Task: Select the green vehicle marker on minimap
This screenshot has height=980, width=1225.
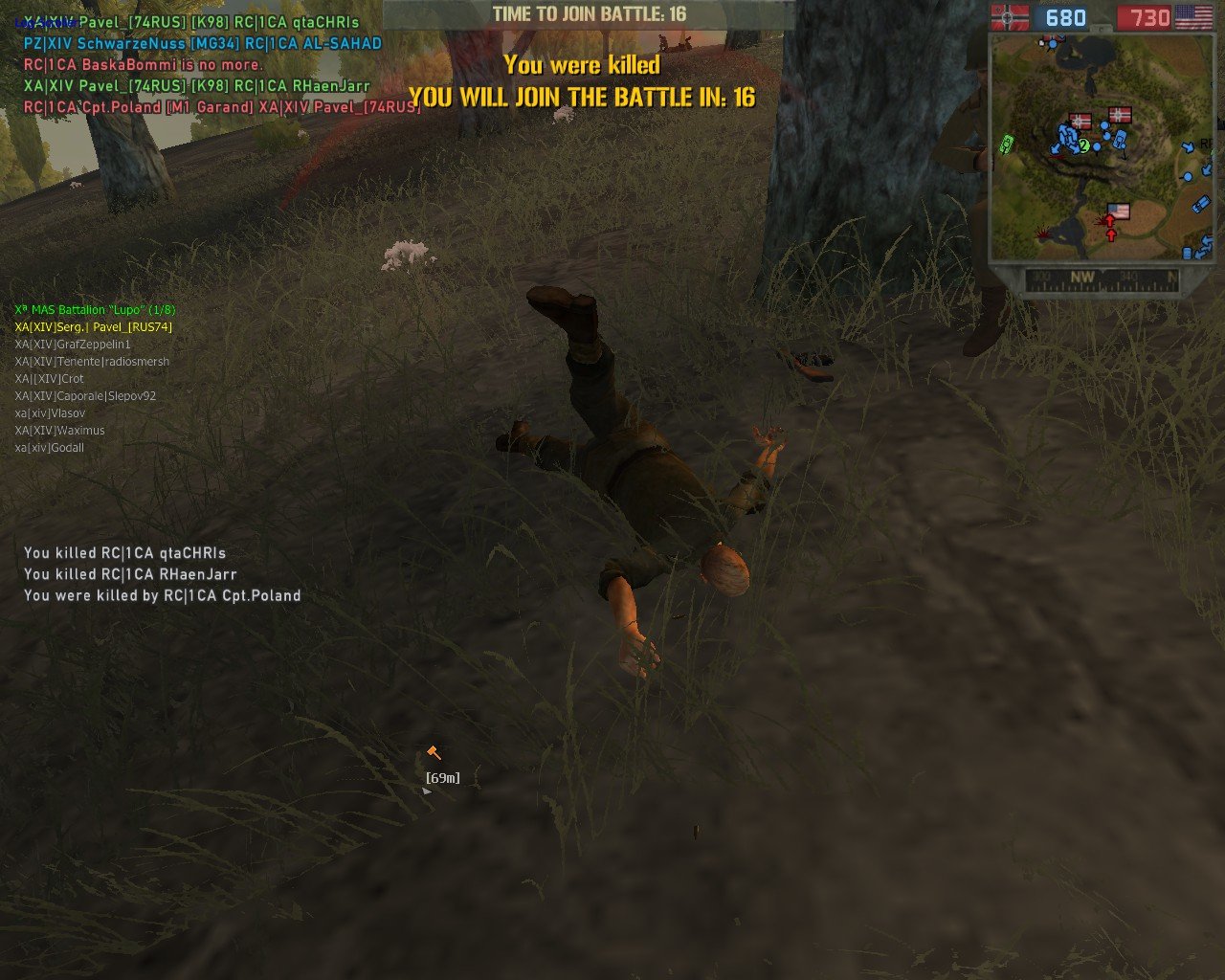Action: point(1006,144)
